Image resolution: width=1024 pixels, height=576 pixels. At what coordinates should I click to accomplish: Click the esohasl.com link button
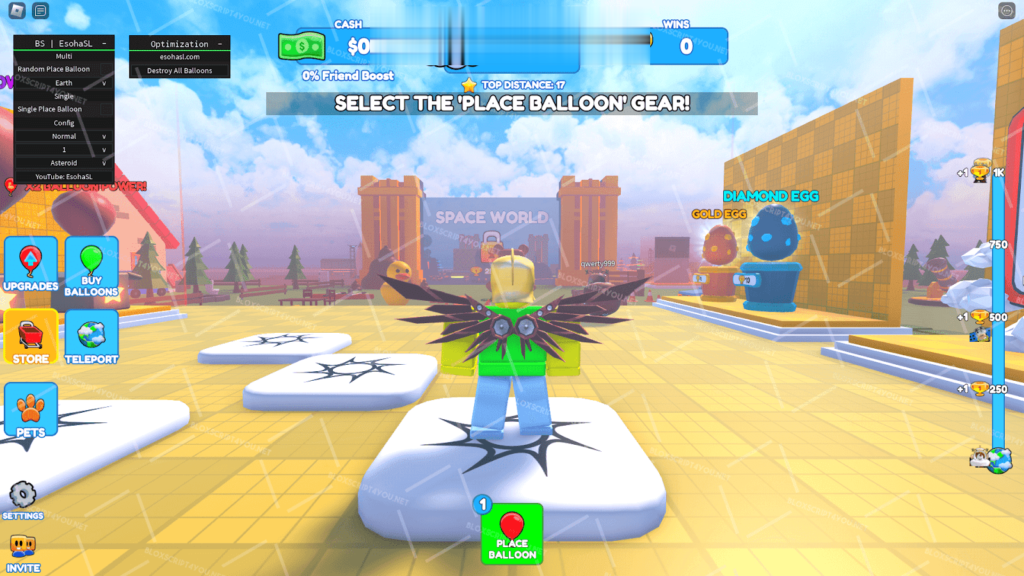click(180, 57)
